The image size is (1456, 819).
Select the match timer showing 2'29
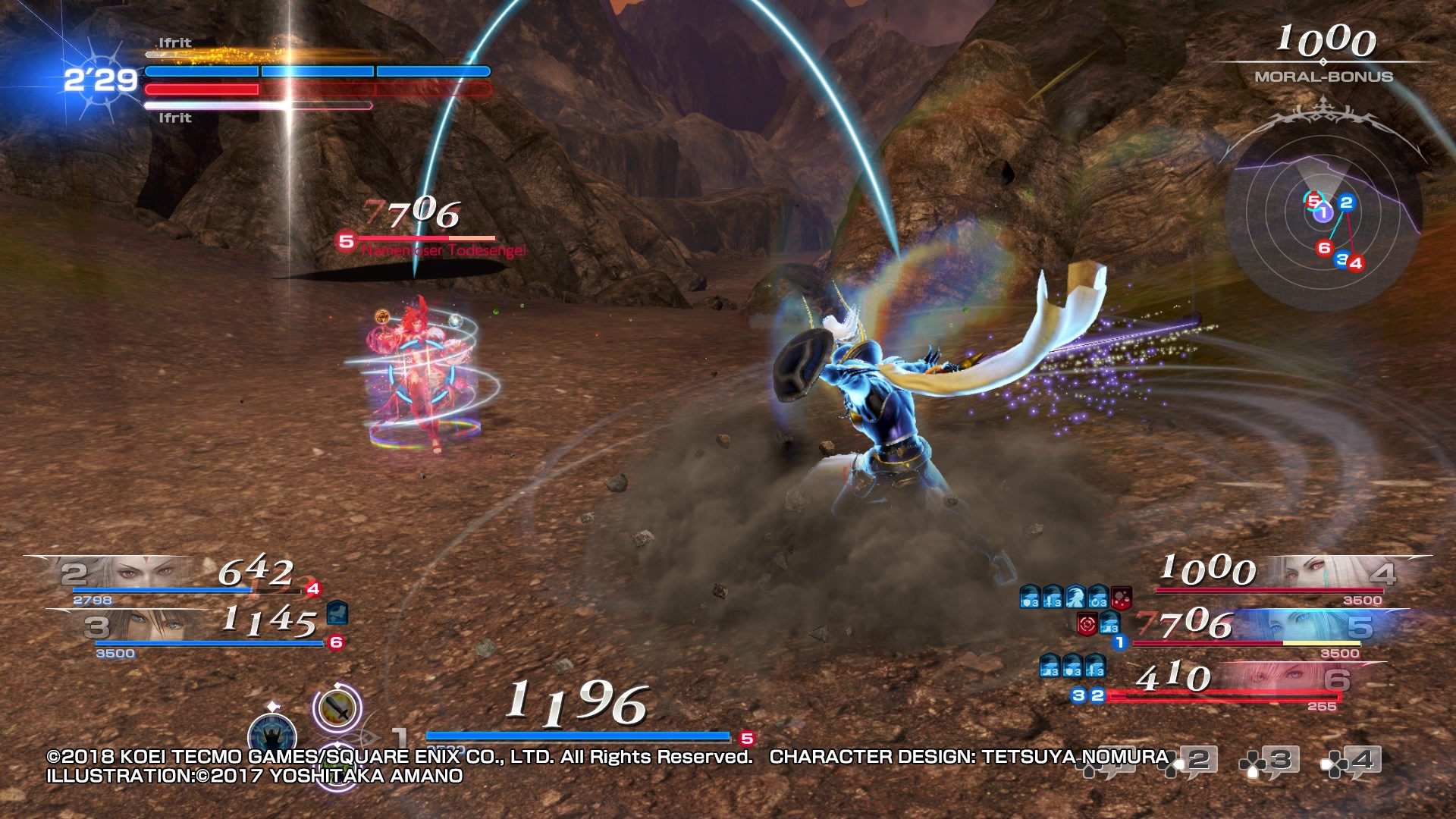coord(99,78)
